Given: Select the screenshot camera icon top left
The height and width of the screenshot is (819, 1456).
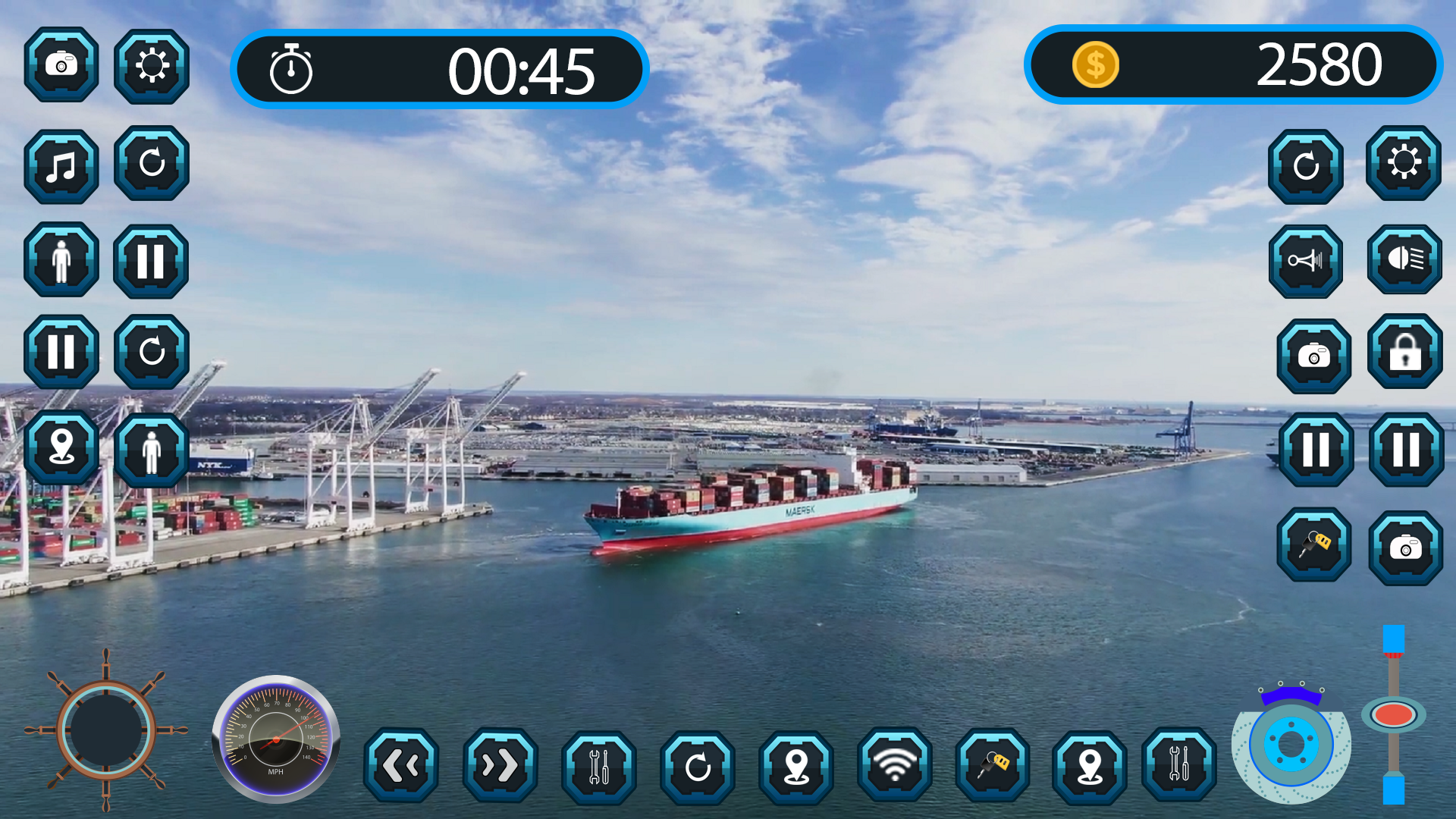Looking at the screenshot, I should pos(61,66).
